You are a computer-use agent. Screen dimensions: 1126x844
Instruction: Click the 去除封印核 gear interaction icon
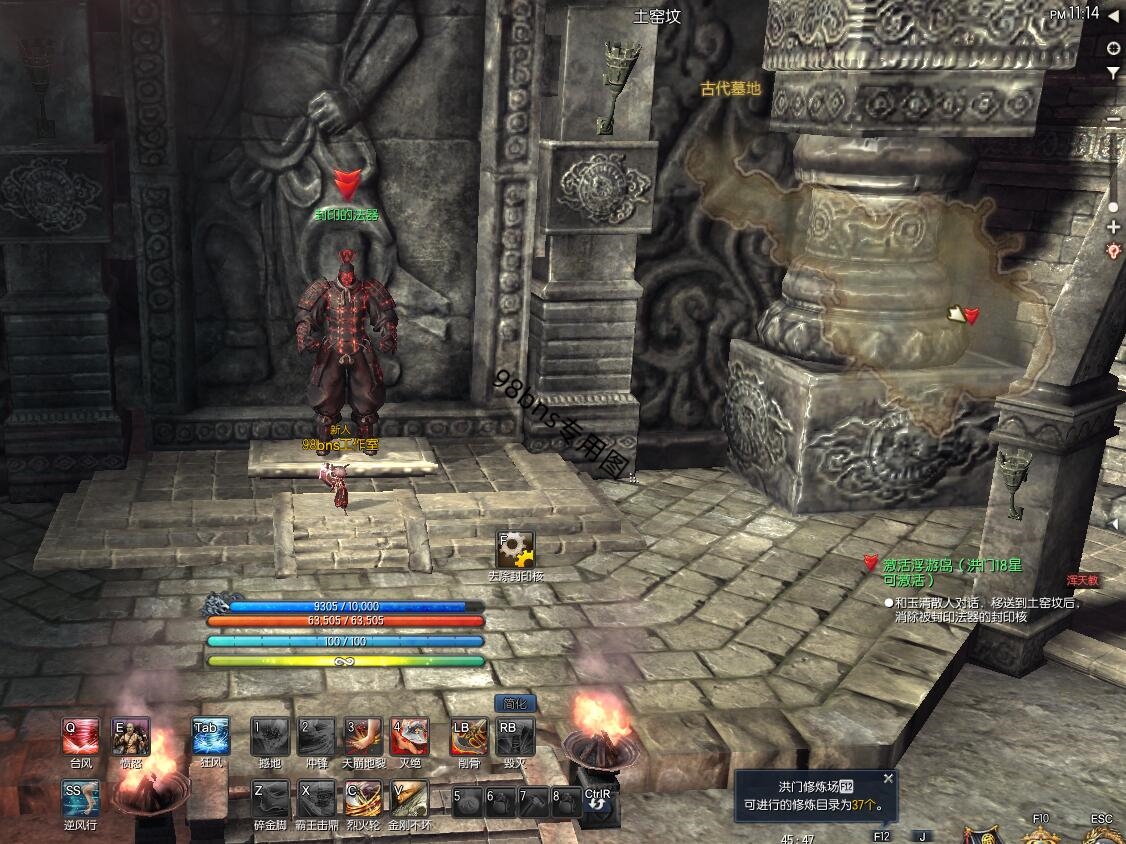pos(516,550)
